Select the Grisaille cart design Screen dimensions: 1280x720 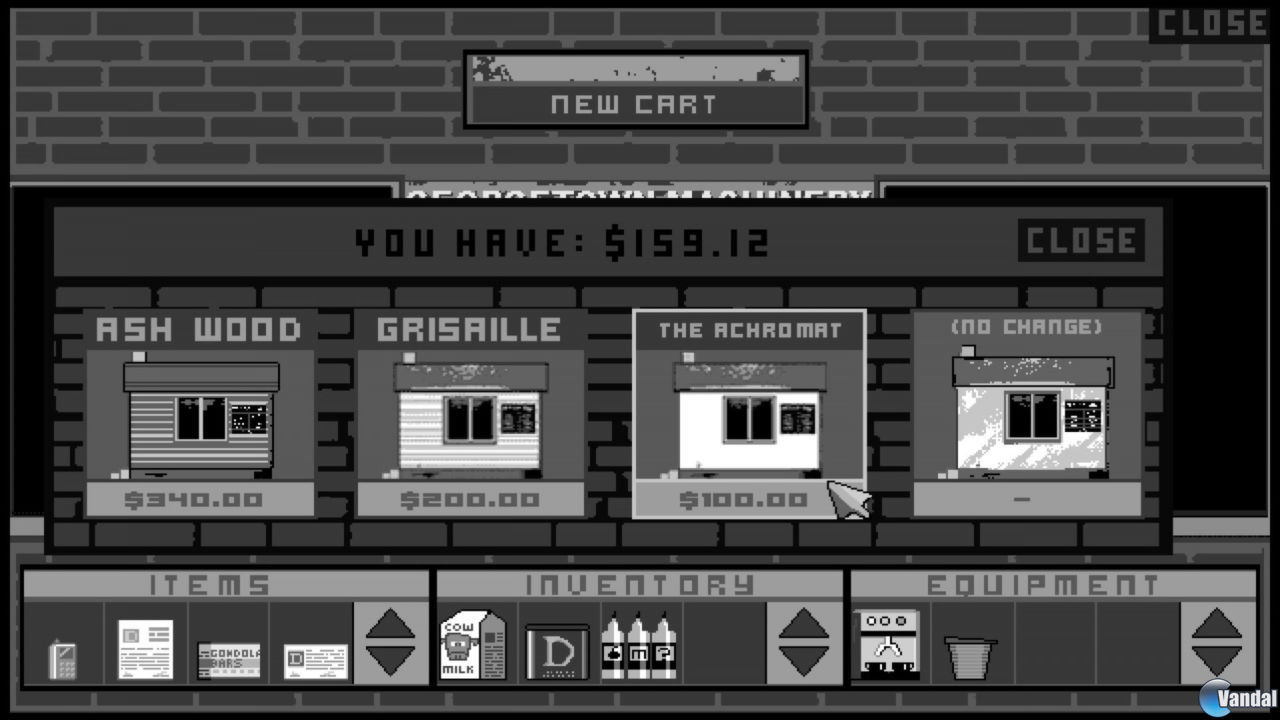470,415
